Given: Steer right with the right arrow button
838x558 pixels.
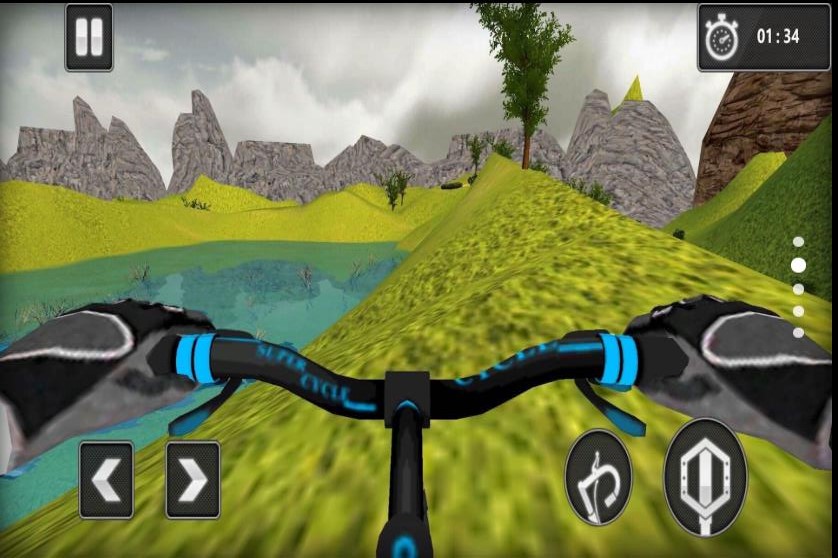Looking at the screenshot, I should coord(192,480).
